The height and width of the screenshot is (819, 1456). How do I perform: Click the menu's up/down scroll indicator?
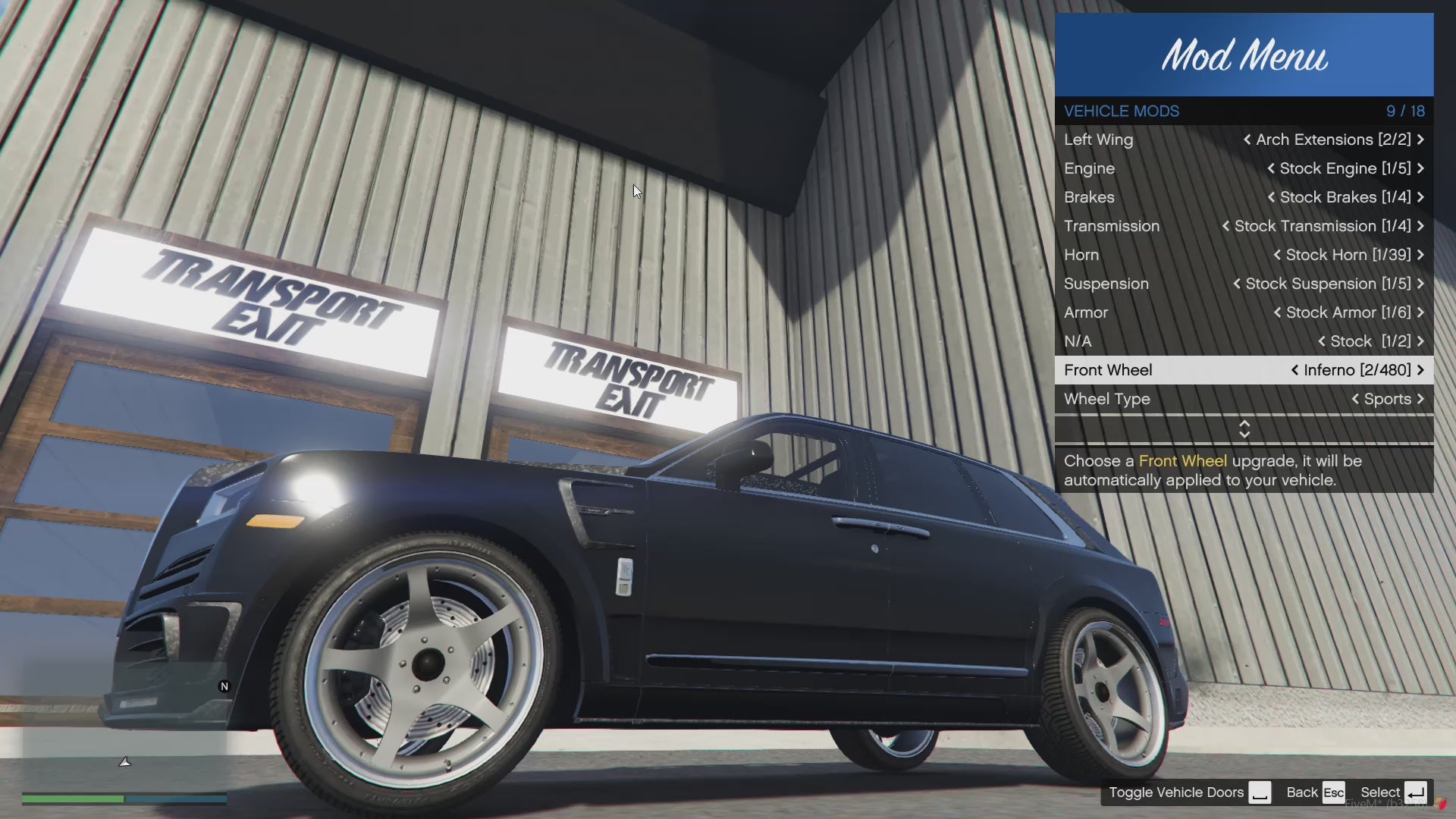(x=1244, y=429)
